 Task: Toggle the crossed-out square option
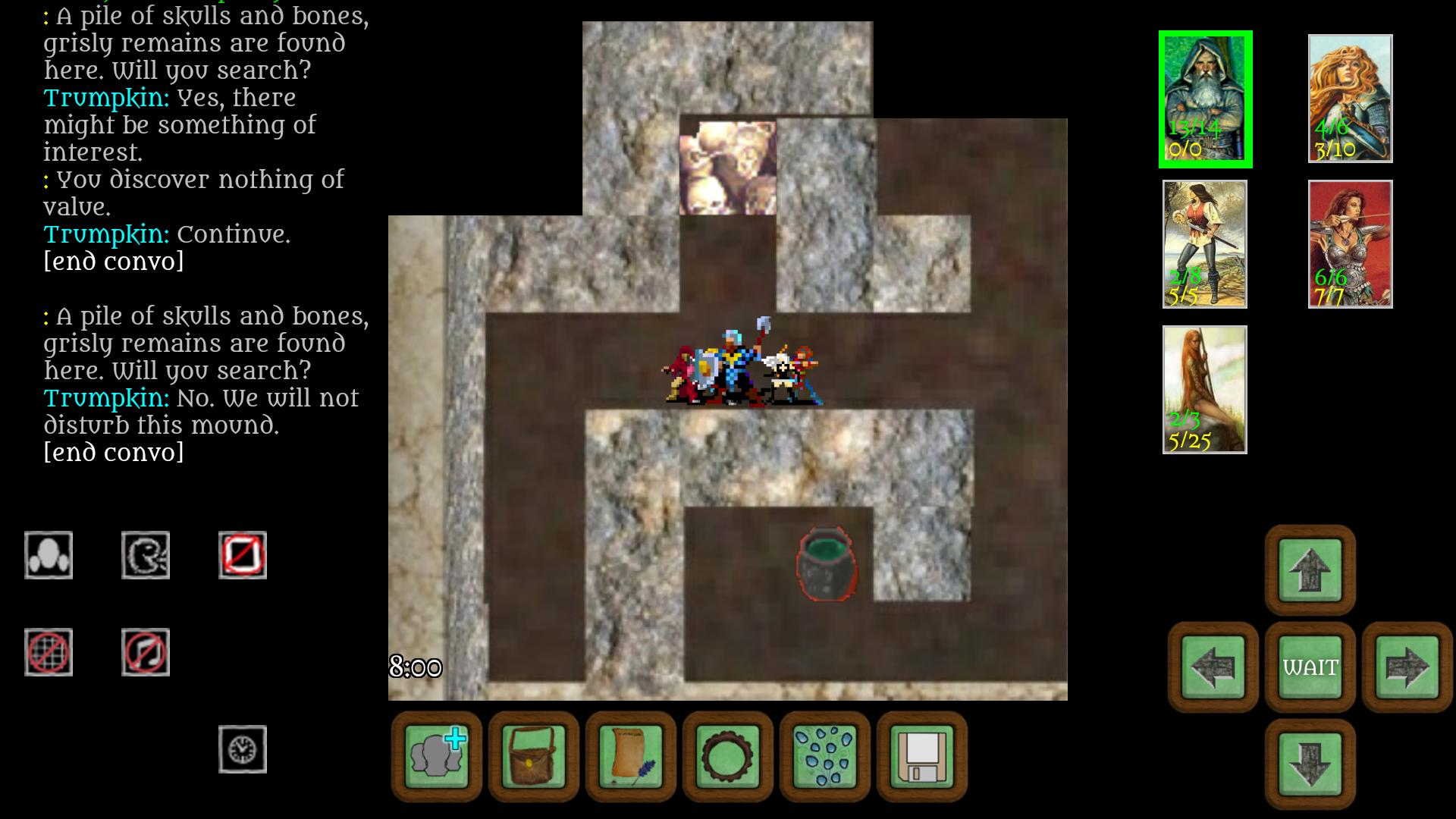[x=243, y=554]
